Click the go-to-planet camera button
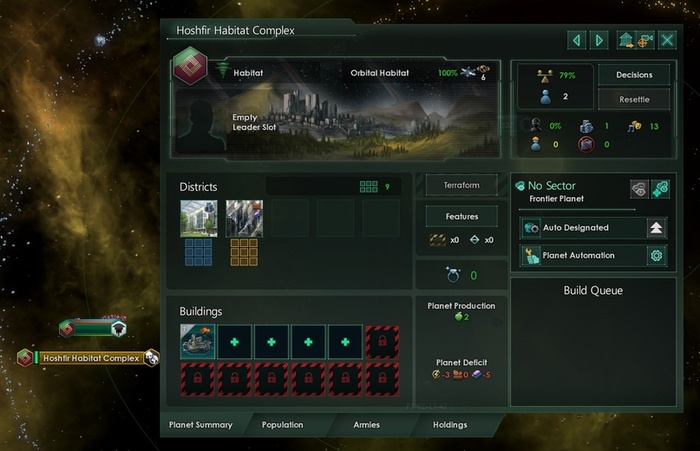Image resolution: width=700 pixels, height=451 pixels. [645, 40]
